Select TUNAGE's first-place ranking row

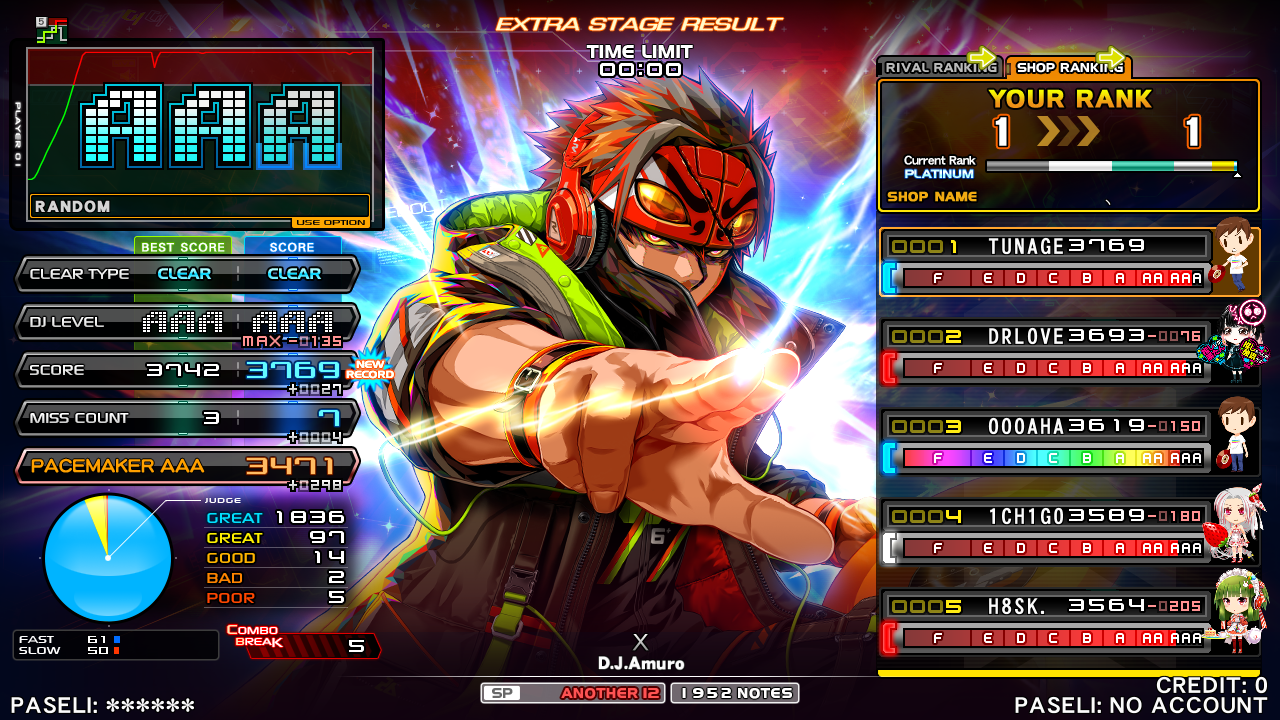pos(1046,262)
